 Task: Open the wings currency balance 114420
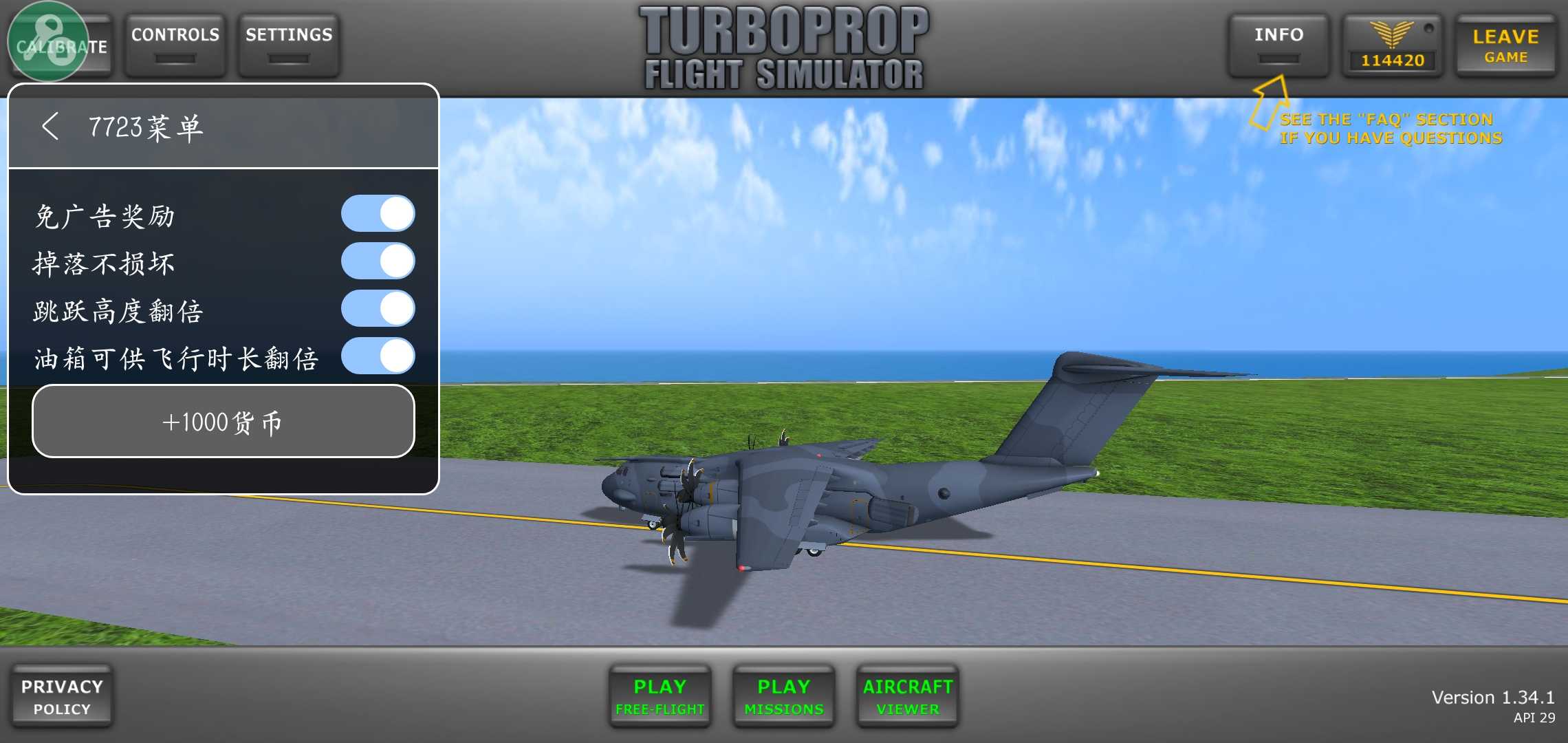coord(1393,45)
